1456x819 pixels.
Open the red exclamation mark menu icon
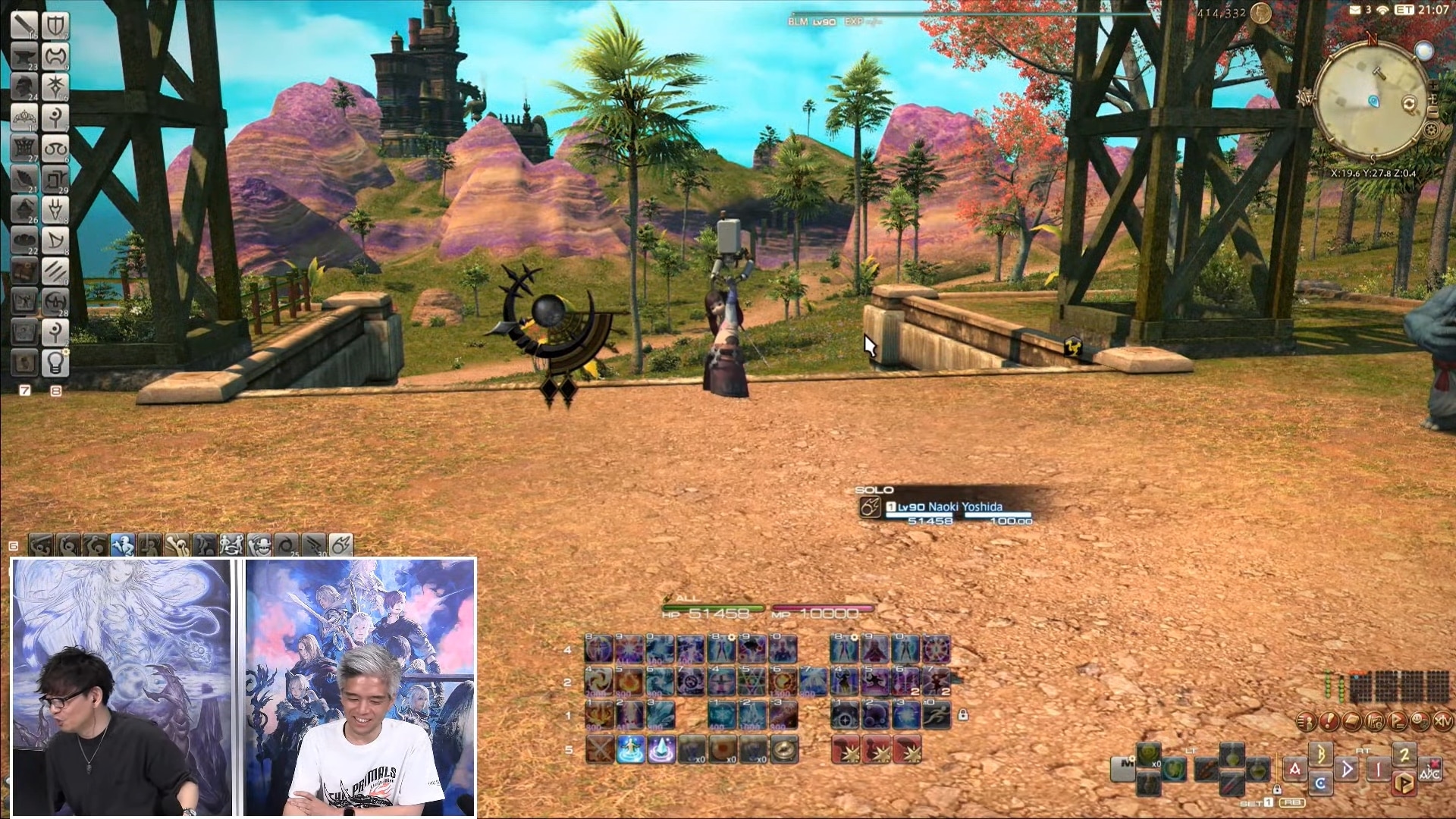[1328, 721]
